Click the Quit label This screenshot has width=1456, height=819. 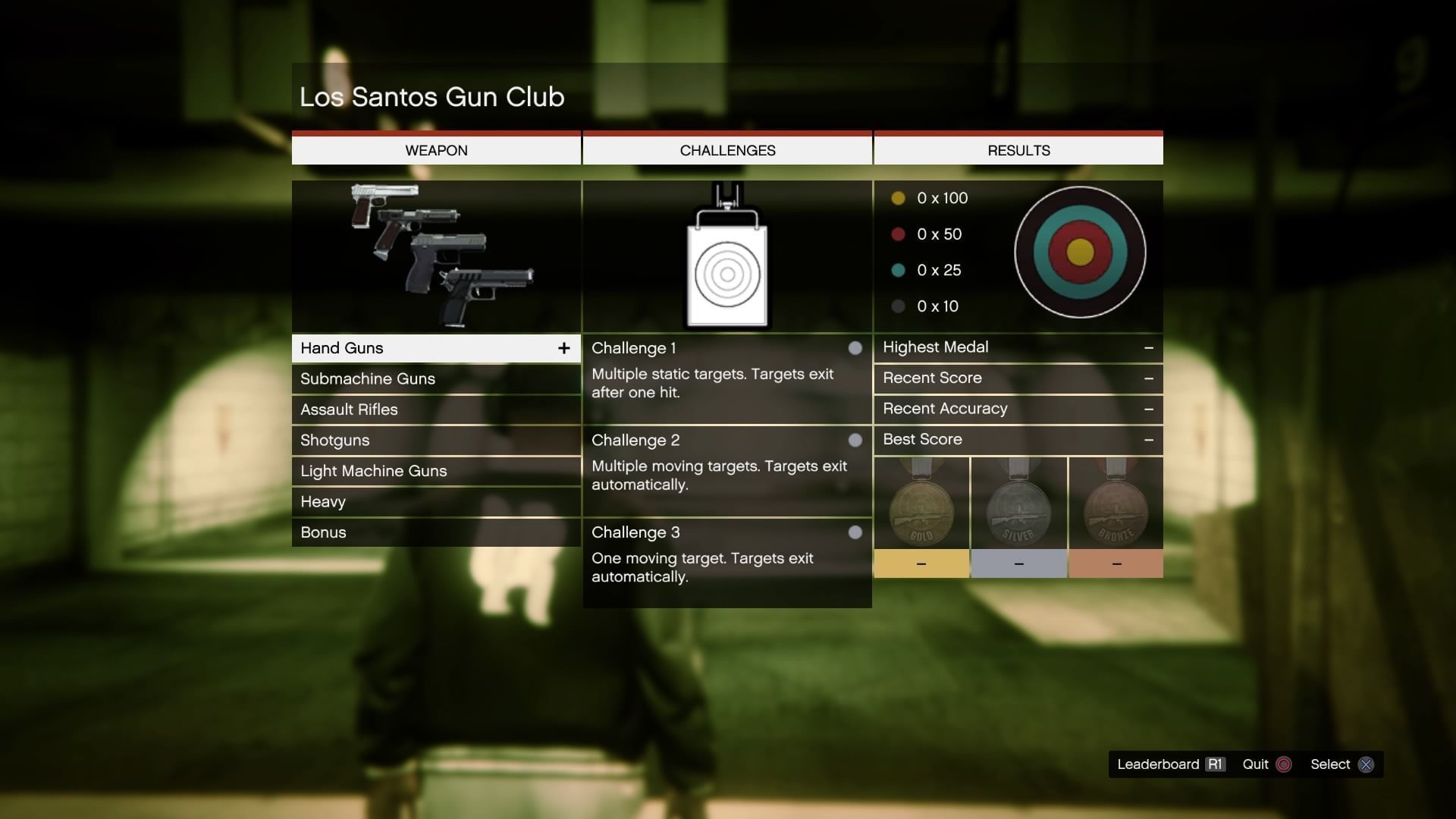[x=1256, y=764]
